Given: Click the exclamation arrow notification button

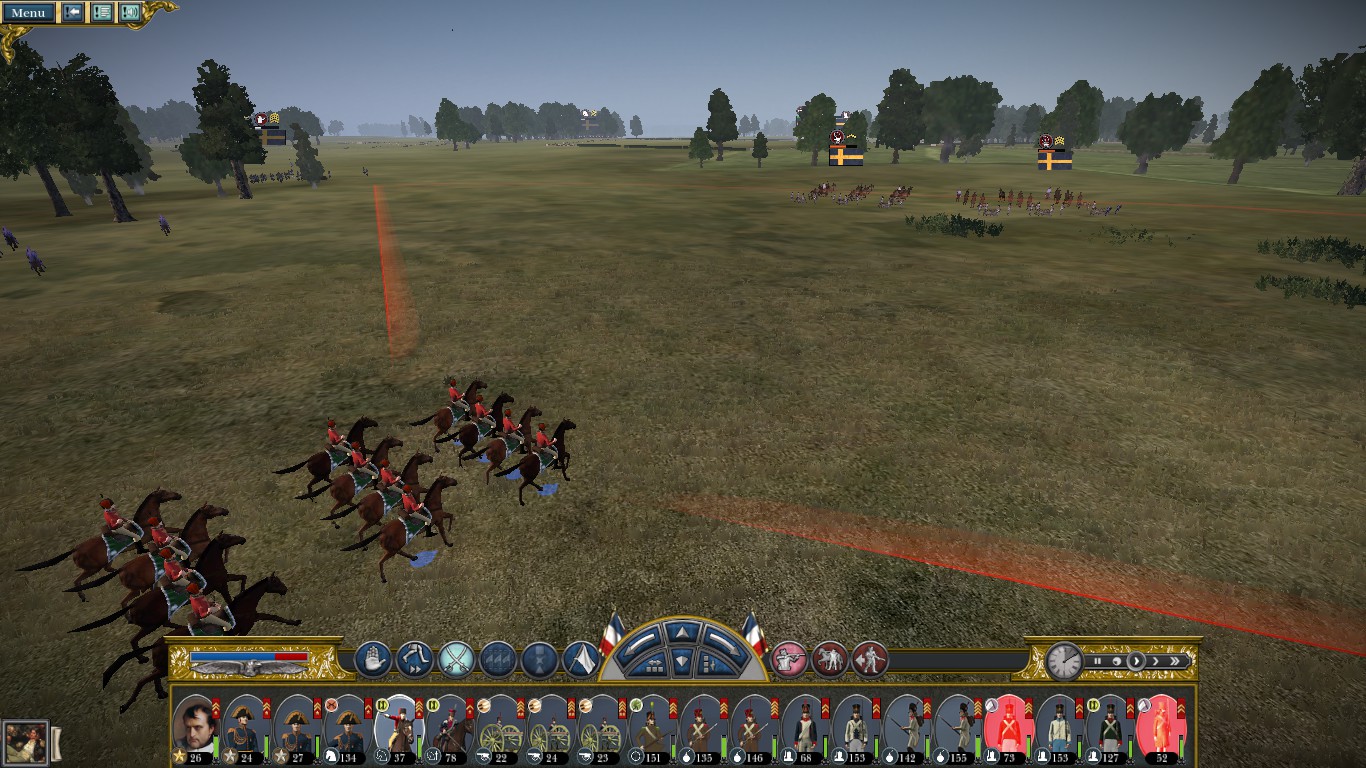Looking at the screenshot, I should (x=73, y=12).
